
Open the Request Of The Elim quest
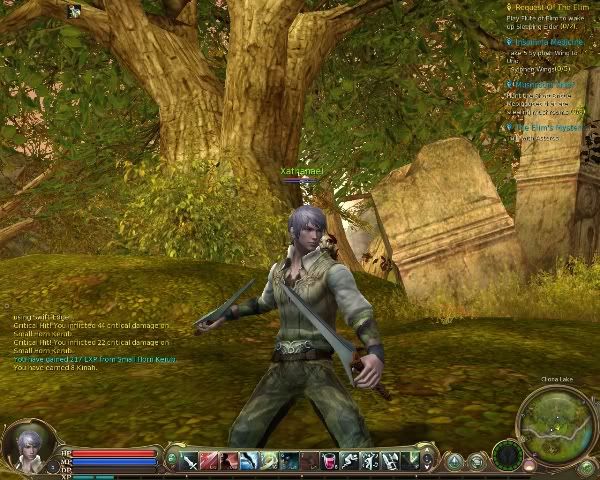coord(552,7)
